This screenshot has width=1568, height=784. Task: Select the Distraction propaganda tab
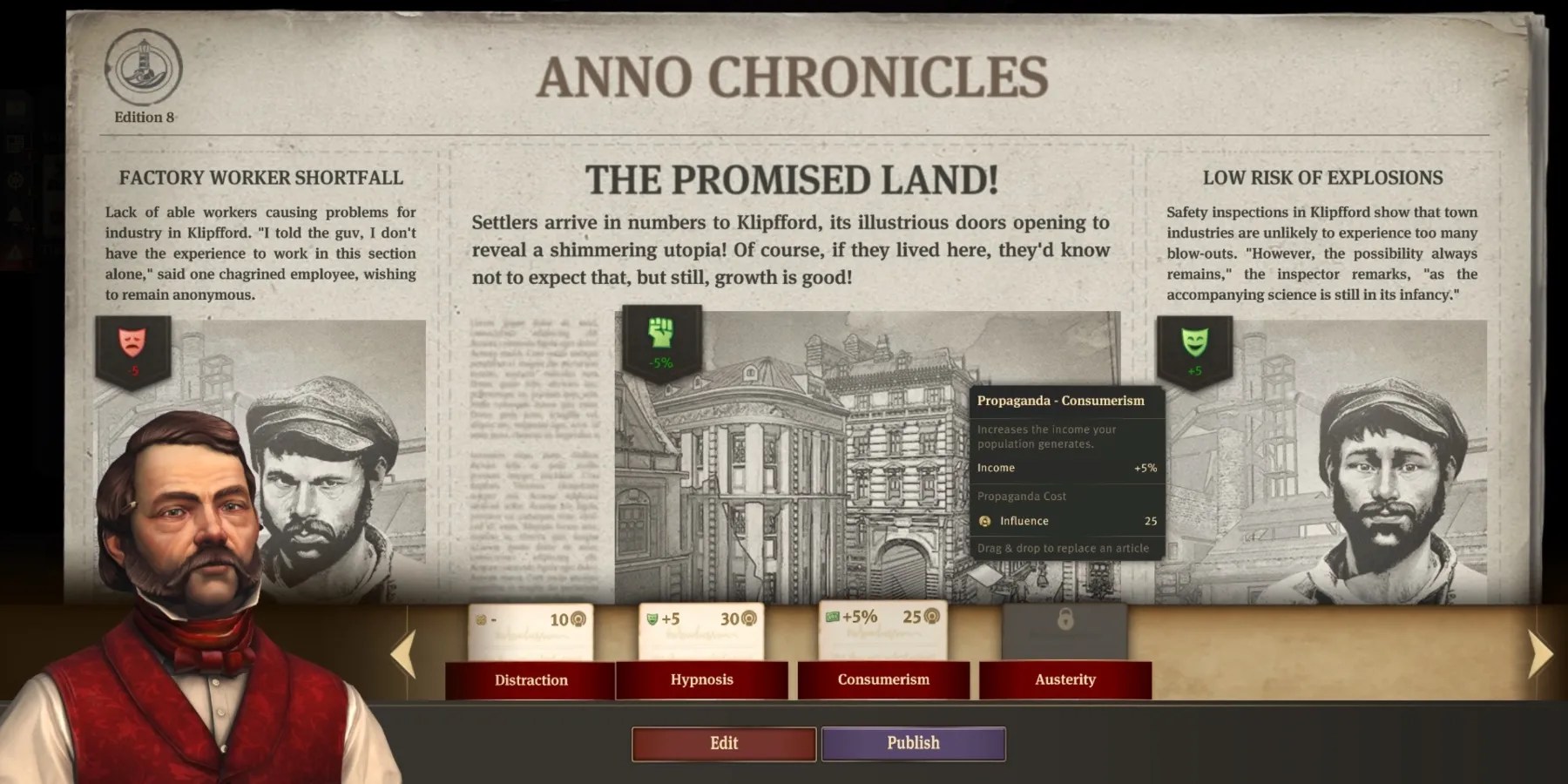click(531, 680)
